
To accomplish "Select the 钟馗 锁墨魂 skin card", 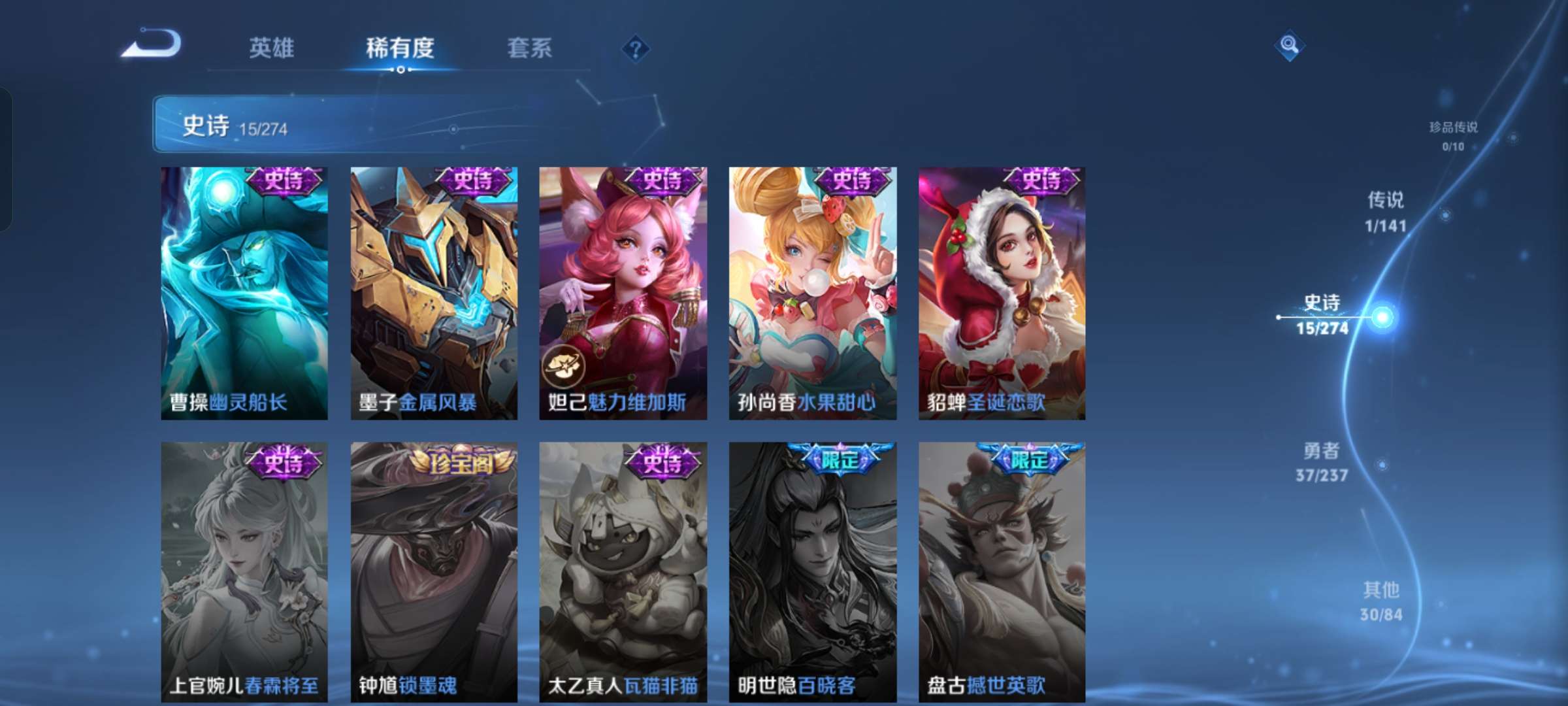I will coord(434,571).
